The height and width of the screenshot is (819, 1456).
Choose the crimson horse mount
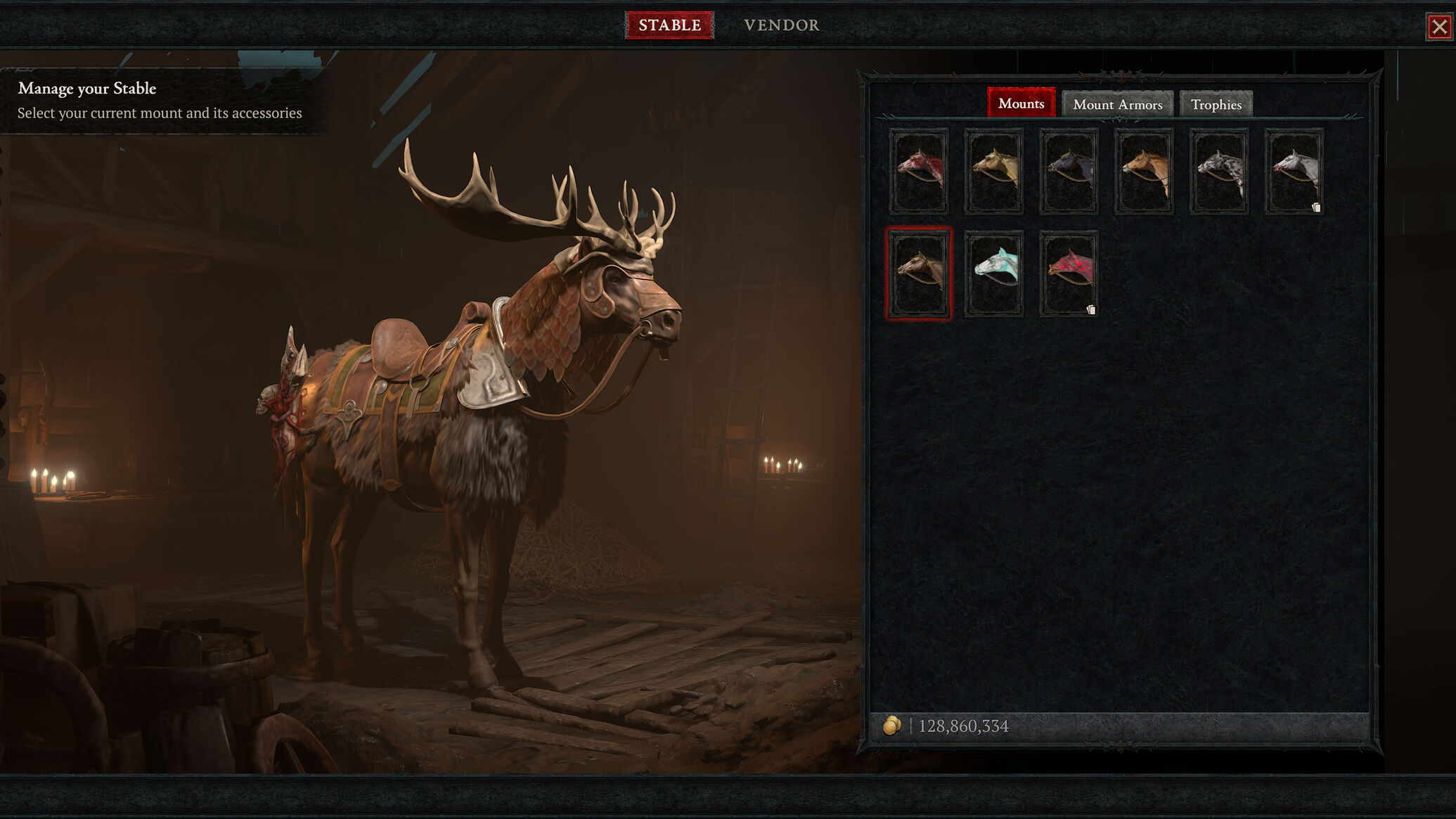coord(1069,273)
